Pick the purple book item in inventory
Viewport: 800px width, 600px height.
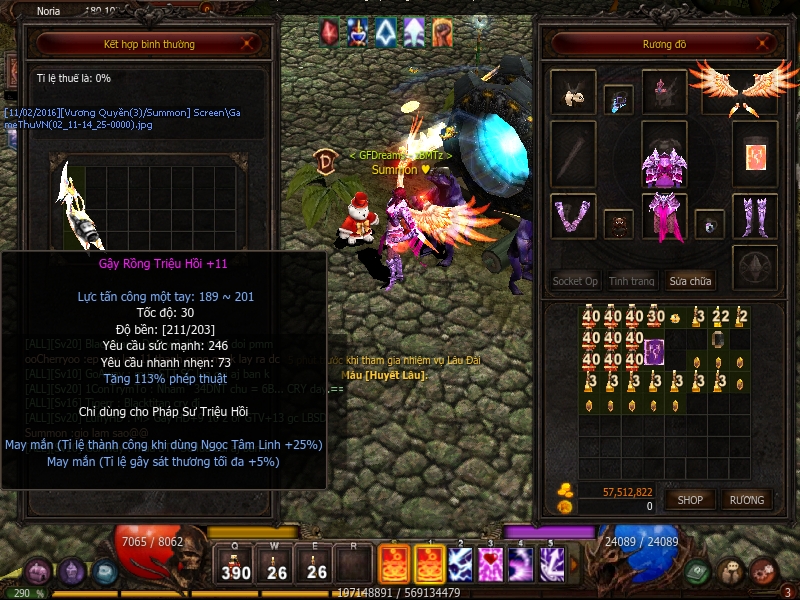[x=655, y=351]
